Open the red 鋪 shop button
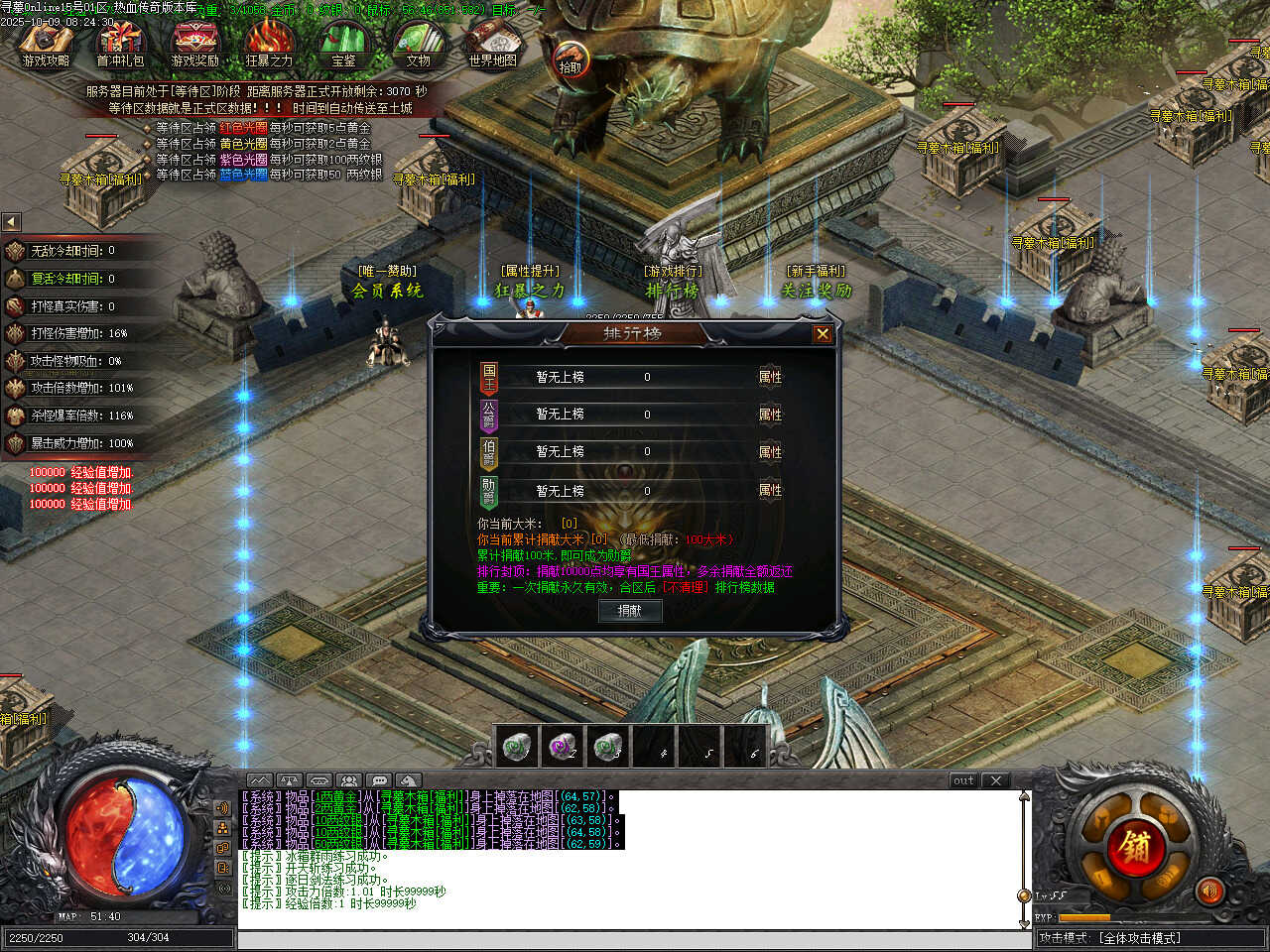The height and width of the screenshot is (952, 1270). tap(1135, 846)
